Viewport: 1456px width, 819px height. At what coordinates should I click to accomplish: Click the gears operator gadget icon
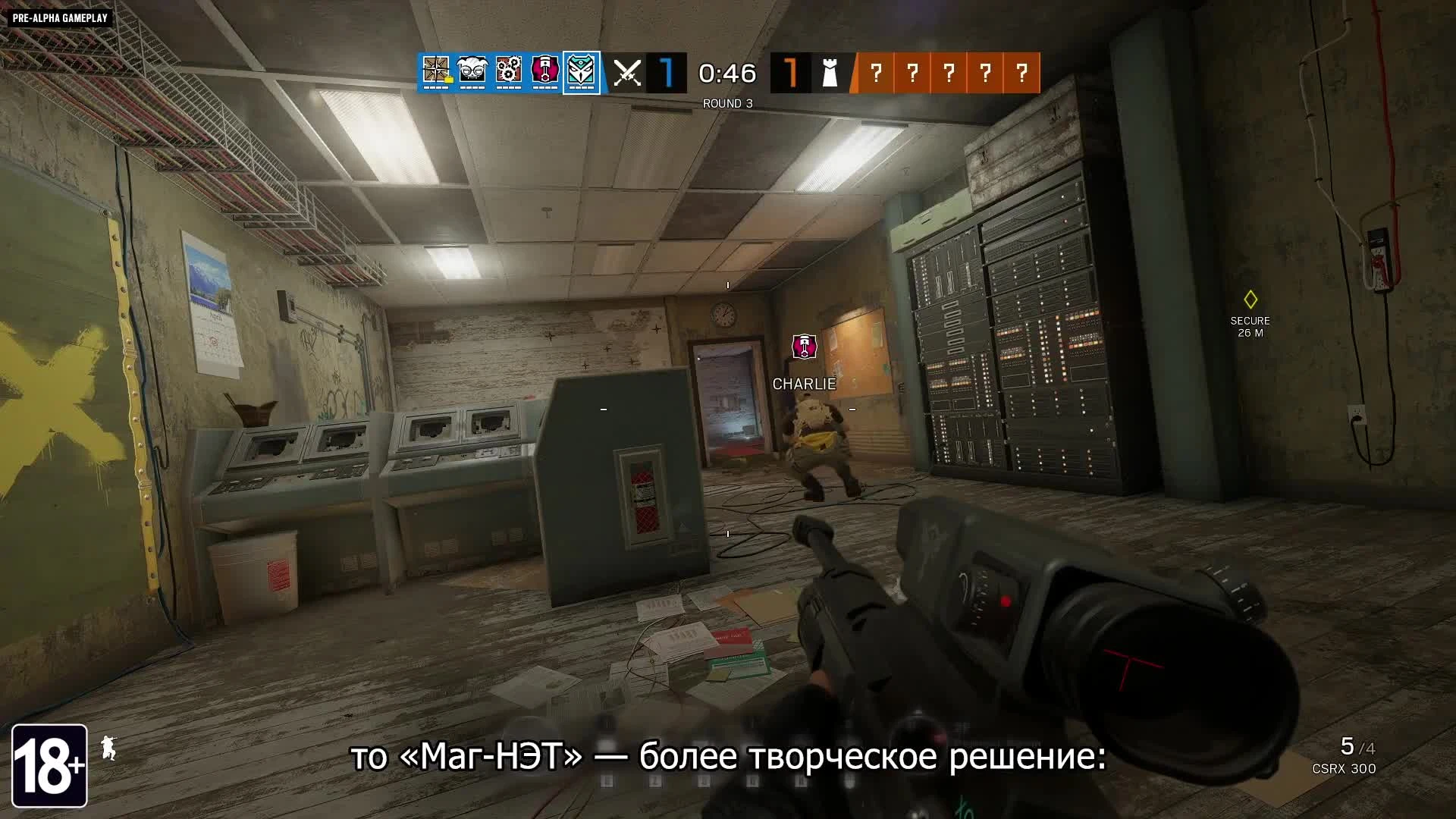tap(508, 72)
